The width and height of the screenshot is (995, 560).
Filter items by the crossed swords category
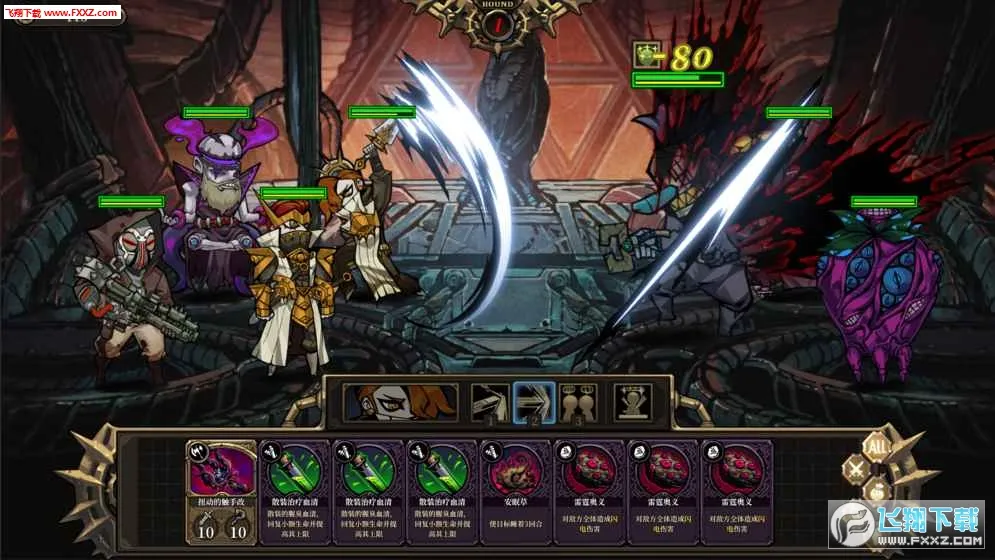[x=856, y=469]
